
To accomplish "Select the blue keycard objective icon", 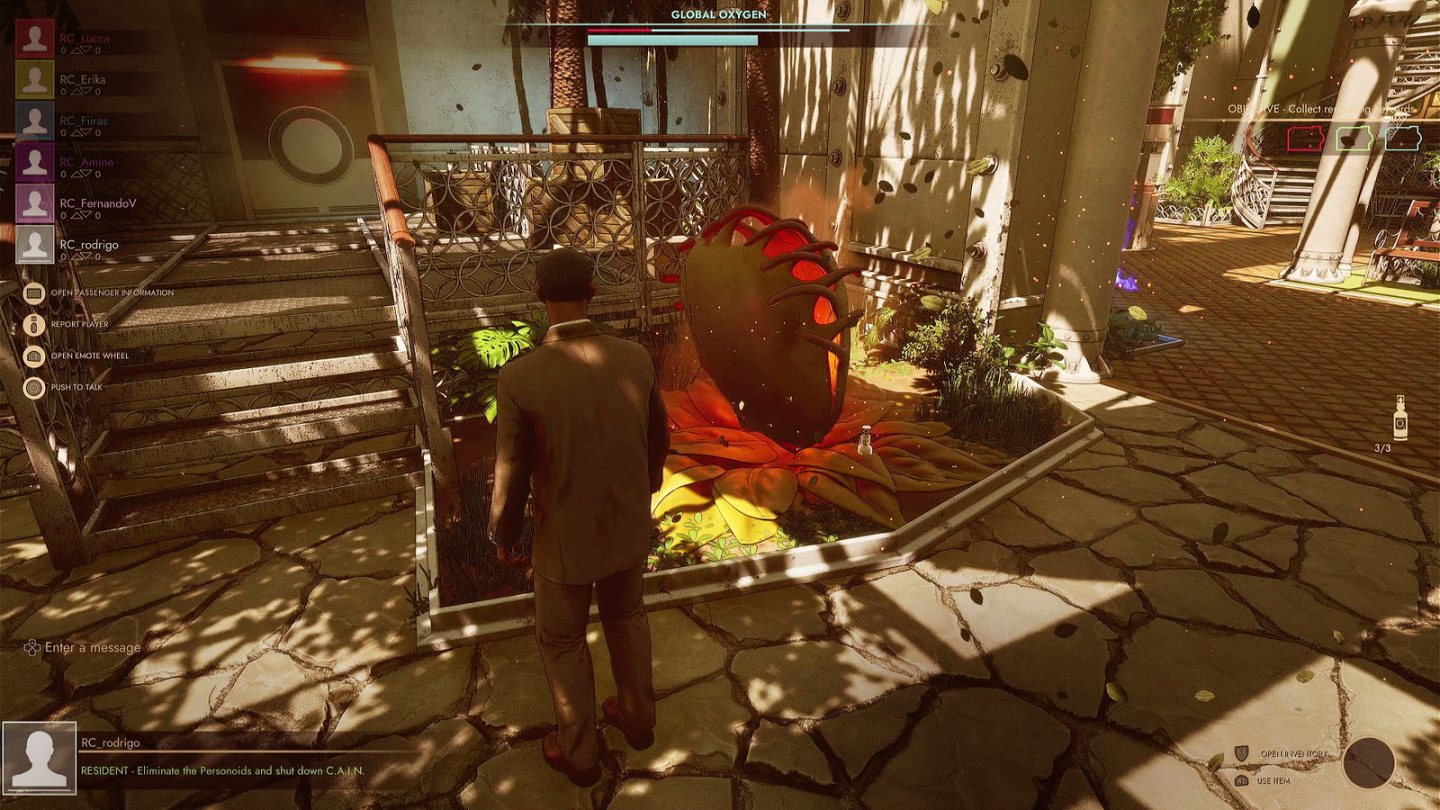I will click(1403, 138).
